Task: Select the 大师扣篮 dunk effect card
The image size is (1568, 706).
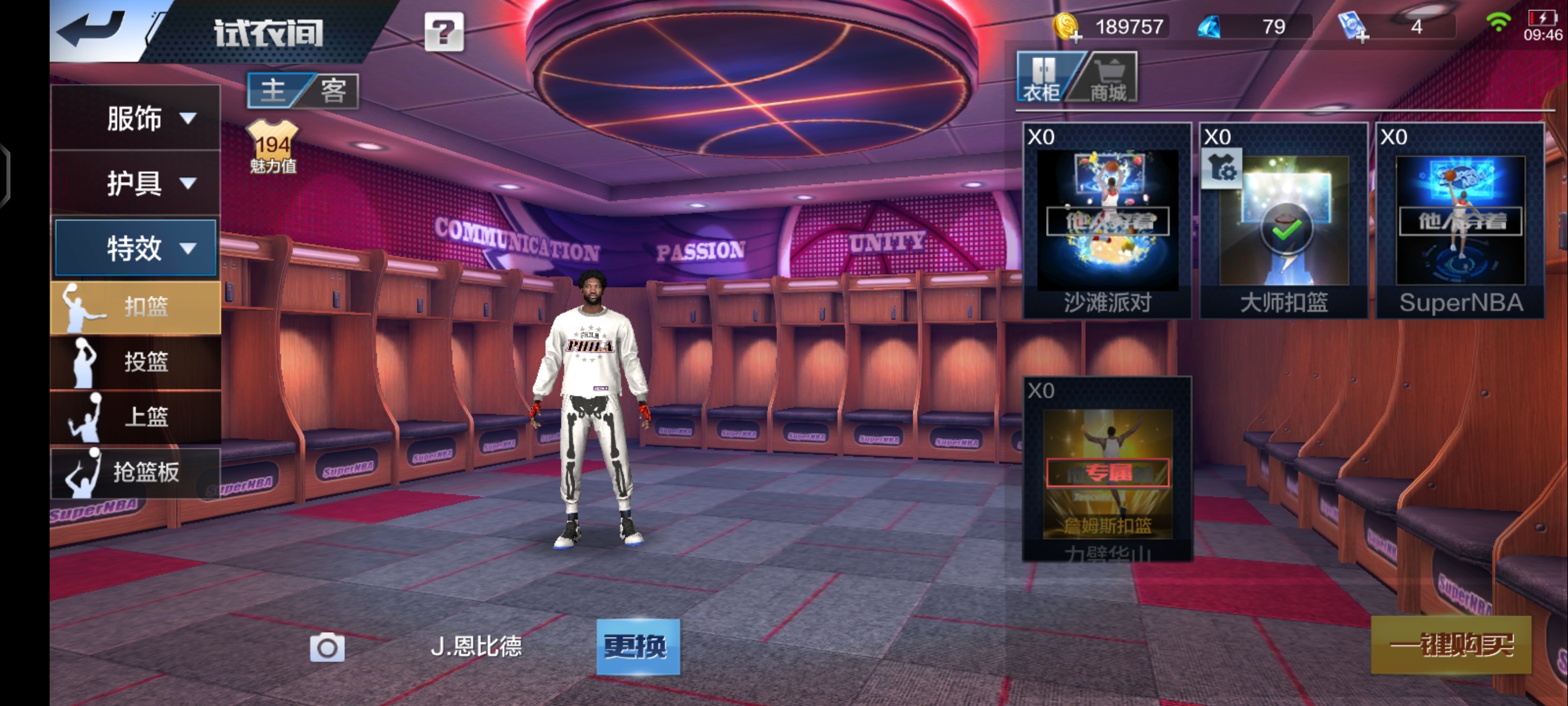Action: pyautogui.click(x=1284, y=221)
